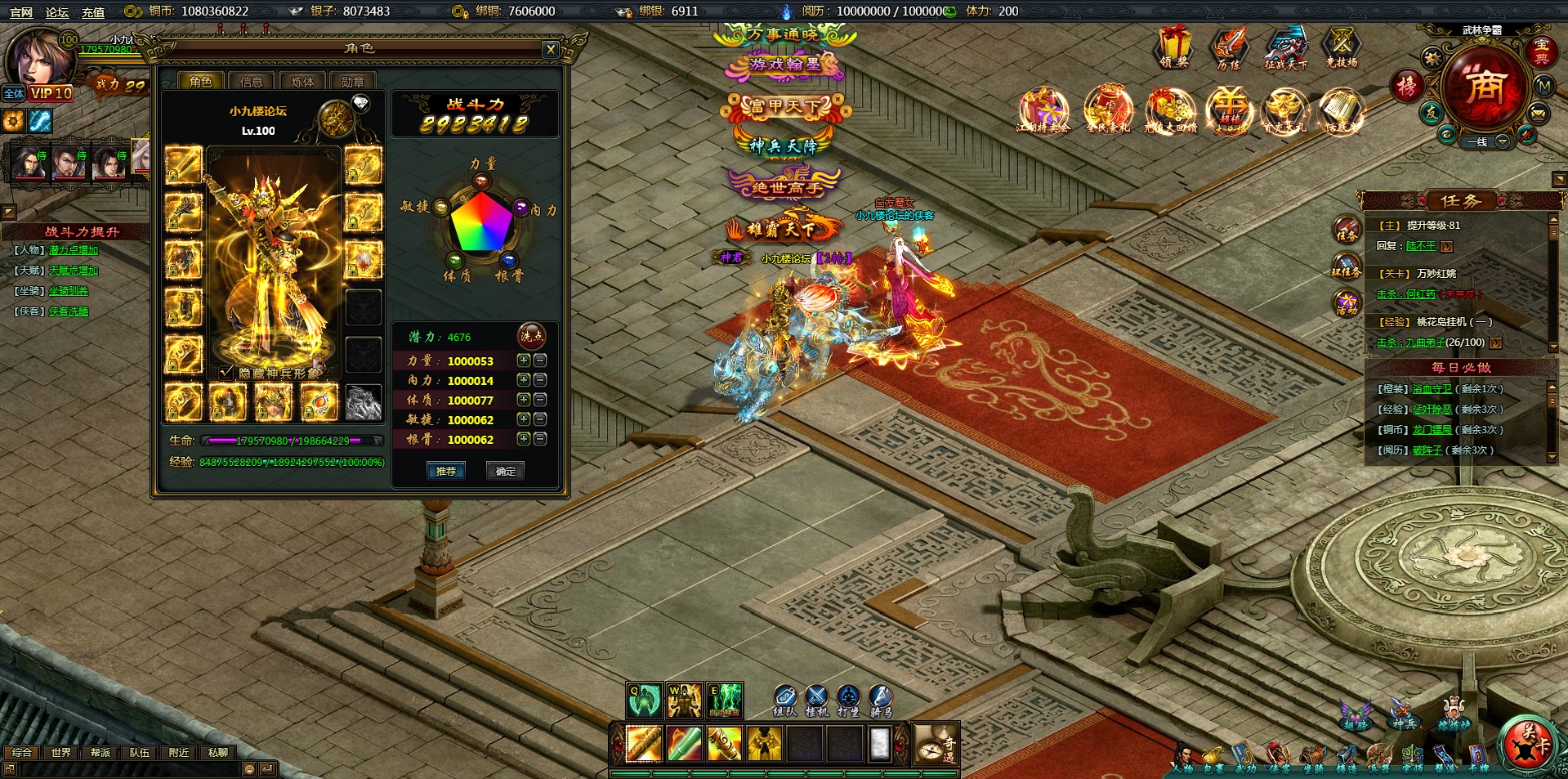Image resolution: width=1568 pixels, height=779 pixels.
Task: Open the 浴血守卫 daily activity link
Action: click(1432, 389)
